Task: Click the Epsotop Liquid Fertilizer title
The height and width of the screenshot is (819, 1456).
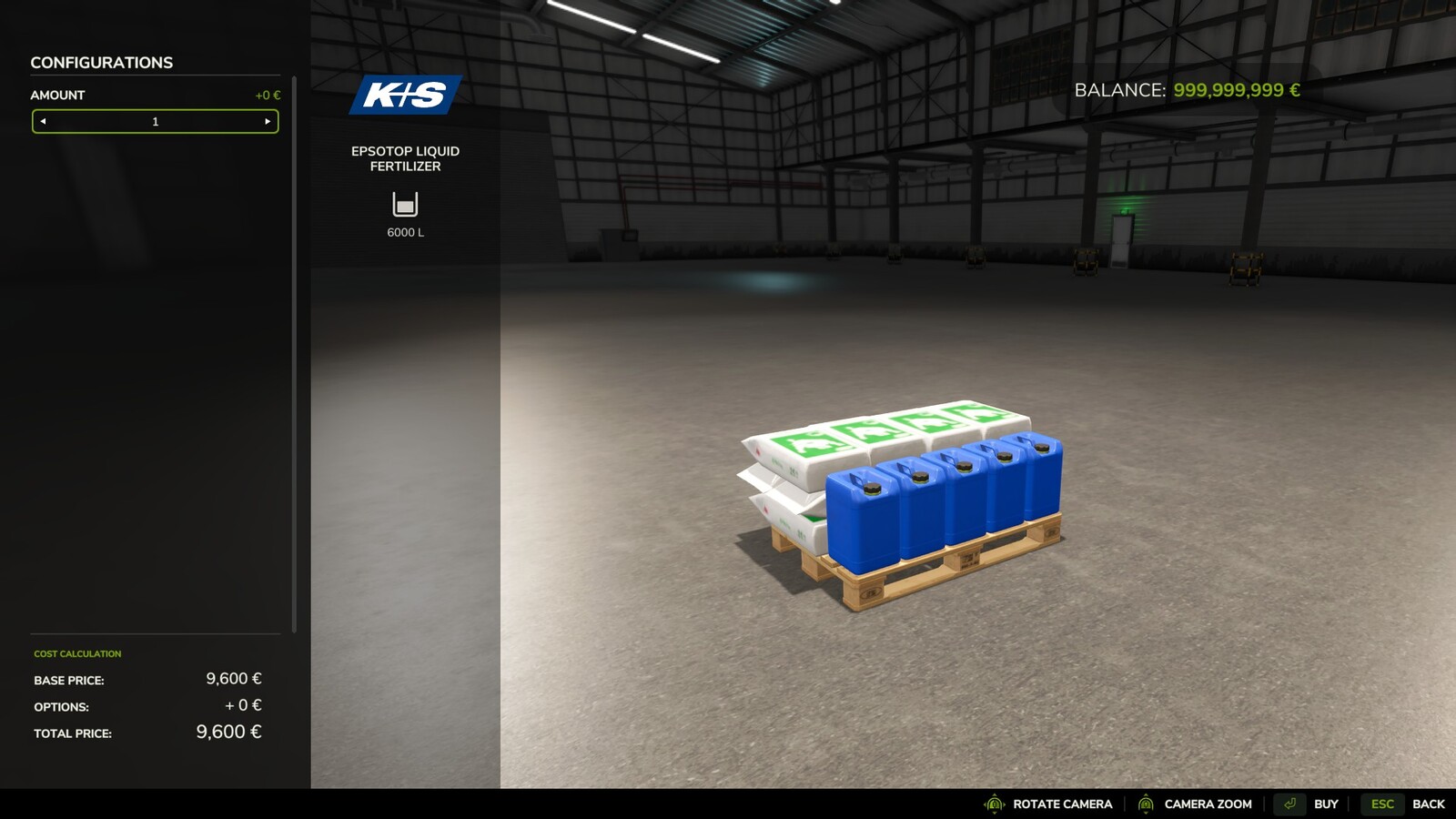Action: [x=406, y=158]
